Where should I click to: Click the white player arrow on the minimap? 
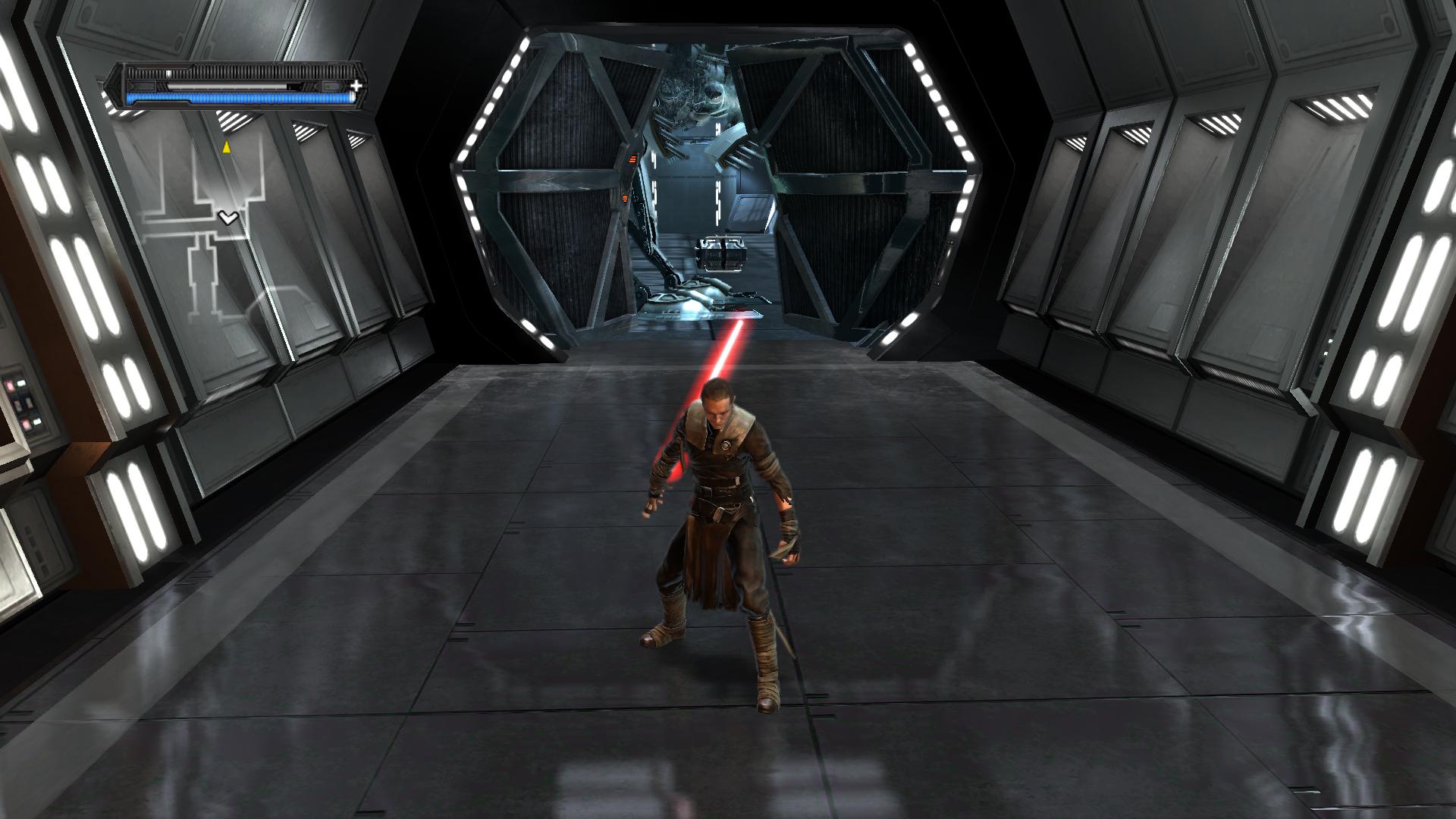point(227,218)
